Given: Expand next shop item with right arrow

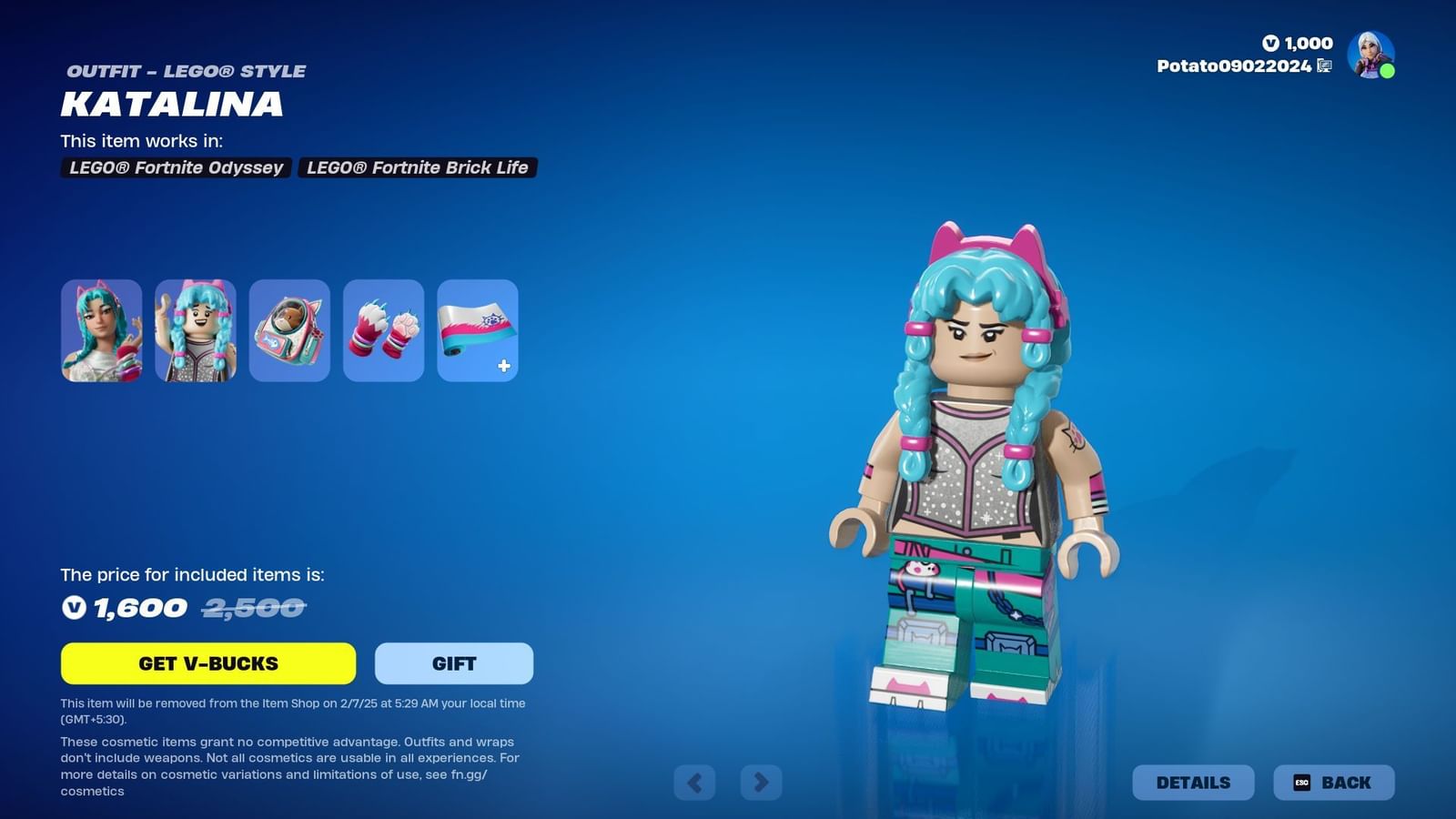Looking at the screenshot, I should click(x=762, y=782).
